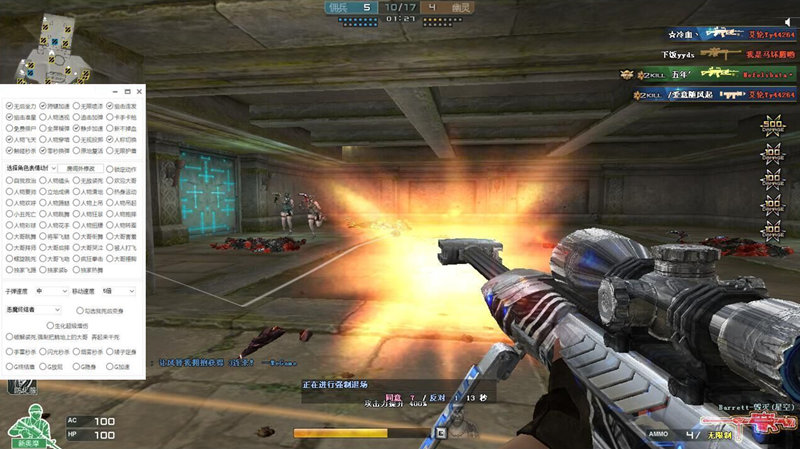Select the 手雷秒杀 option
The image size is (800, 449).
(9, 352)
